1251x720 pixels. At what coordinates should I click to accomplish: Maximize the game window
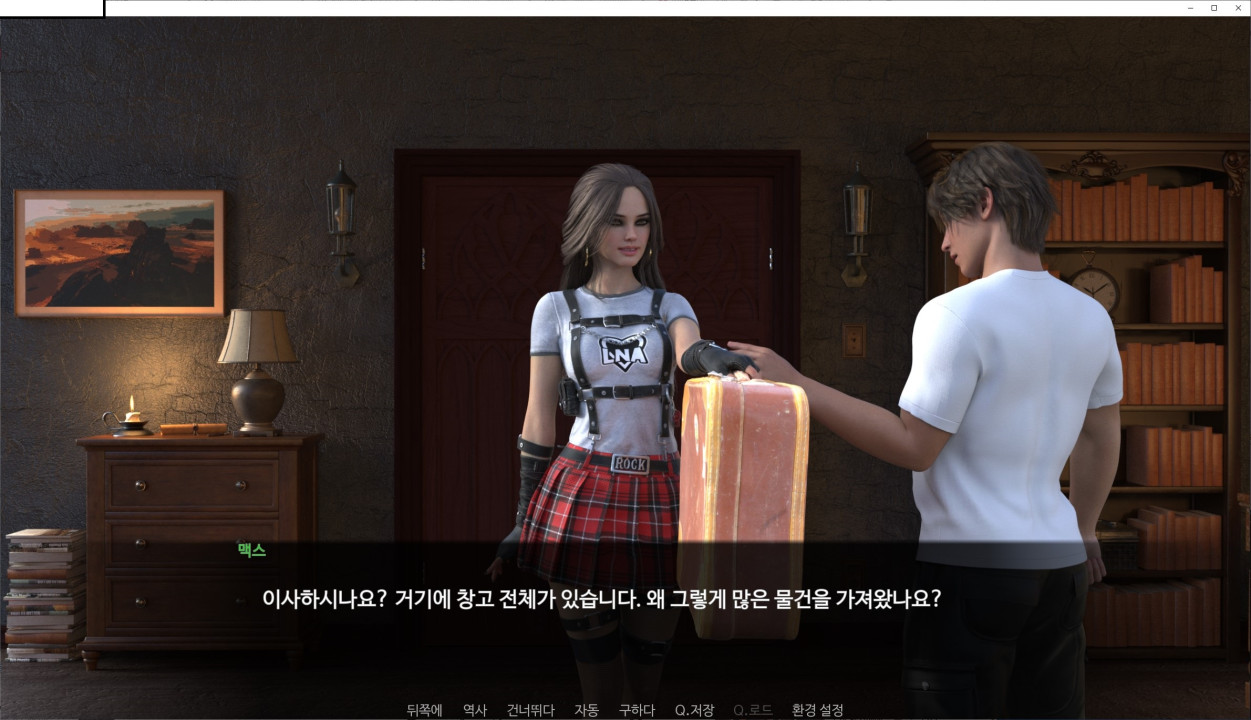(x=1214, y=8)
